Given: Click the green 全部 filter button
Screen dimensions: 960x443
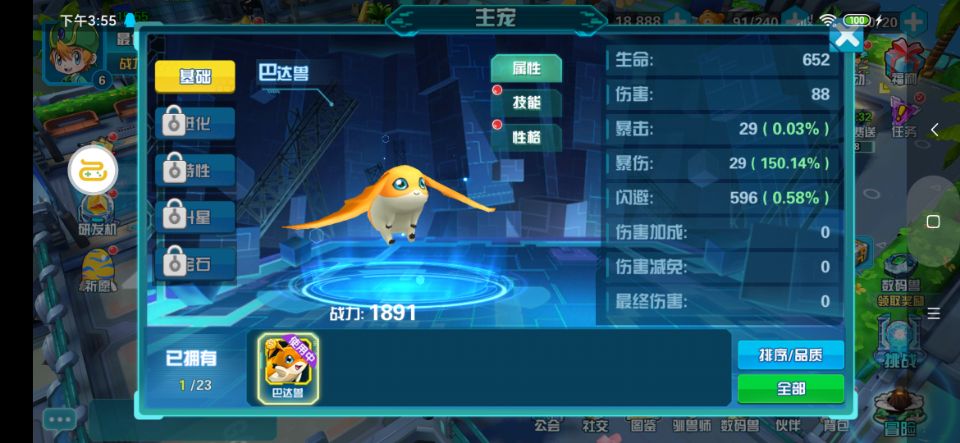Looking at the screenshot, I should coord(790,388).
